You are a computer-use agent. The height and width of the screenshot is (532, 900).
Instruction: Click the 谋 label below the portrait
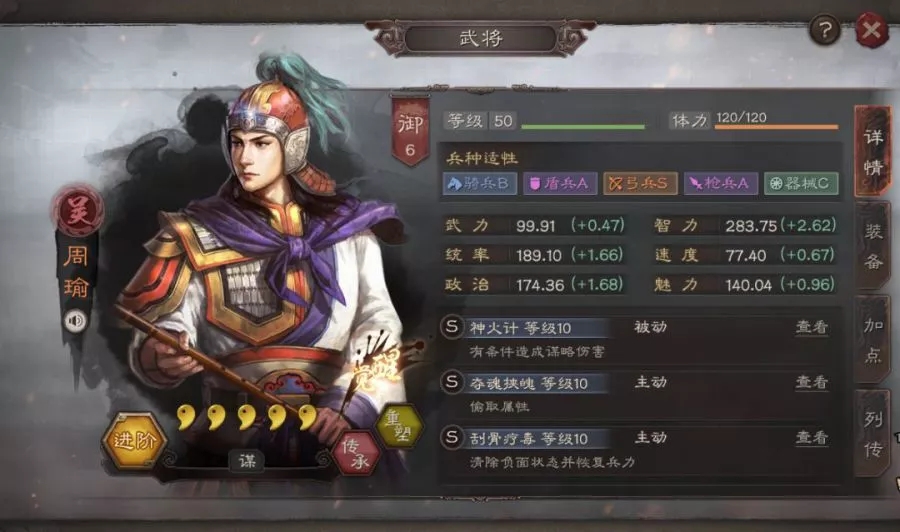(x=246, y=461)
